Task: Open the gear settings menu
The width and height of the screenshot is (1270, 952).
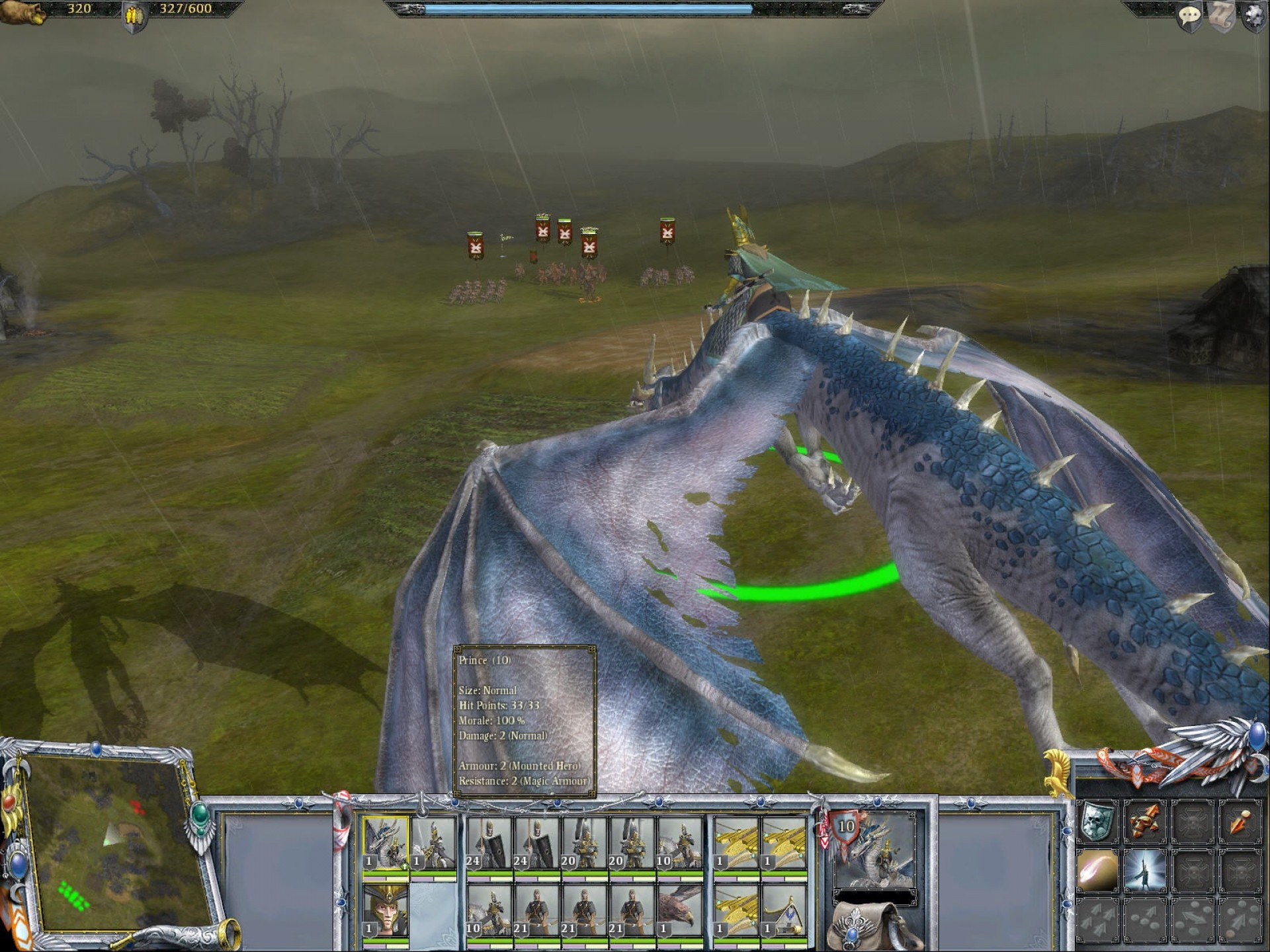Action: click(1254, 17)
